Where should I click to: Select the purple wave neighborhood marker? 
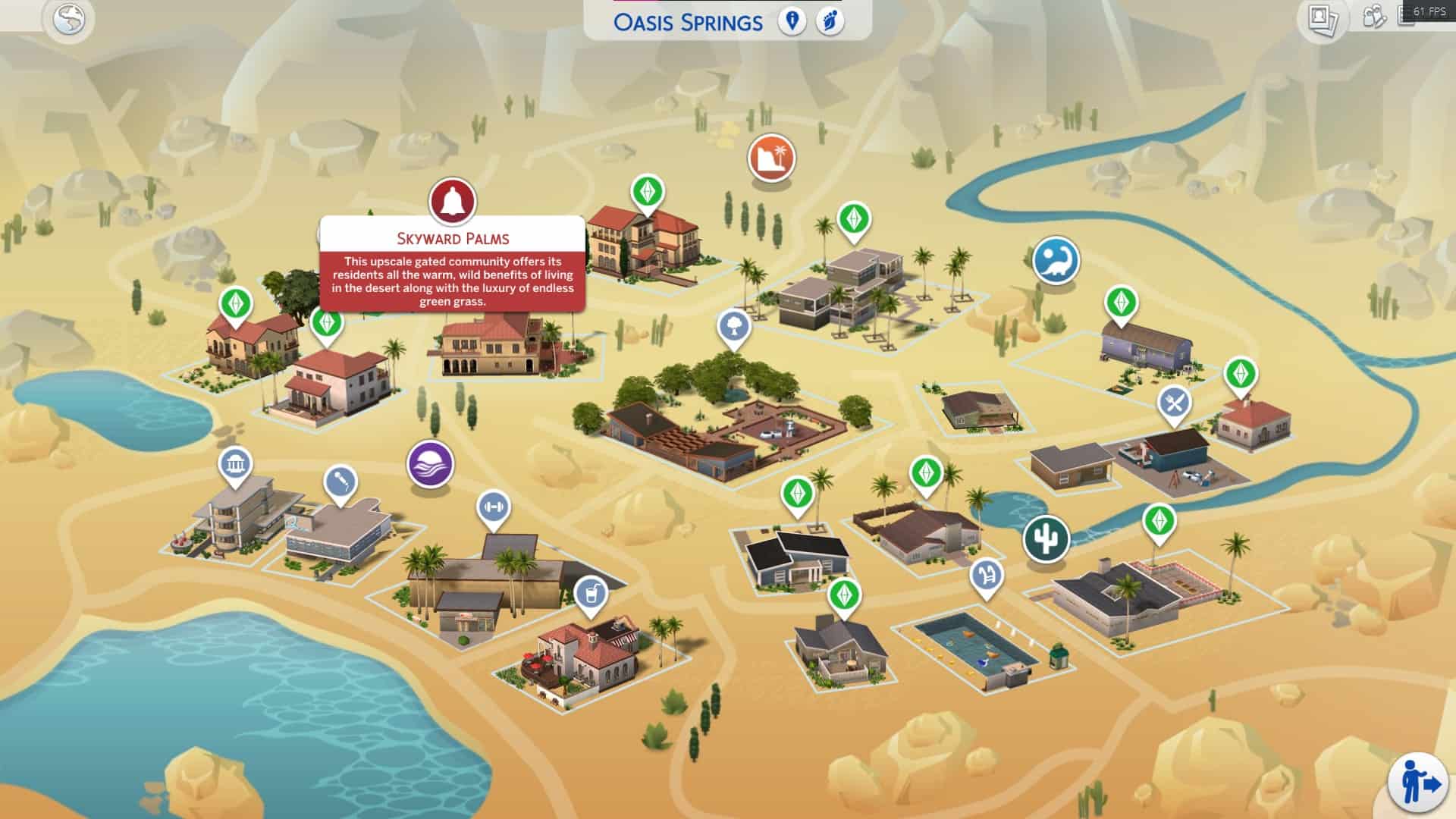click(430, 463)
